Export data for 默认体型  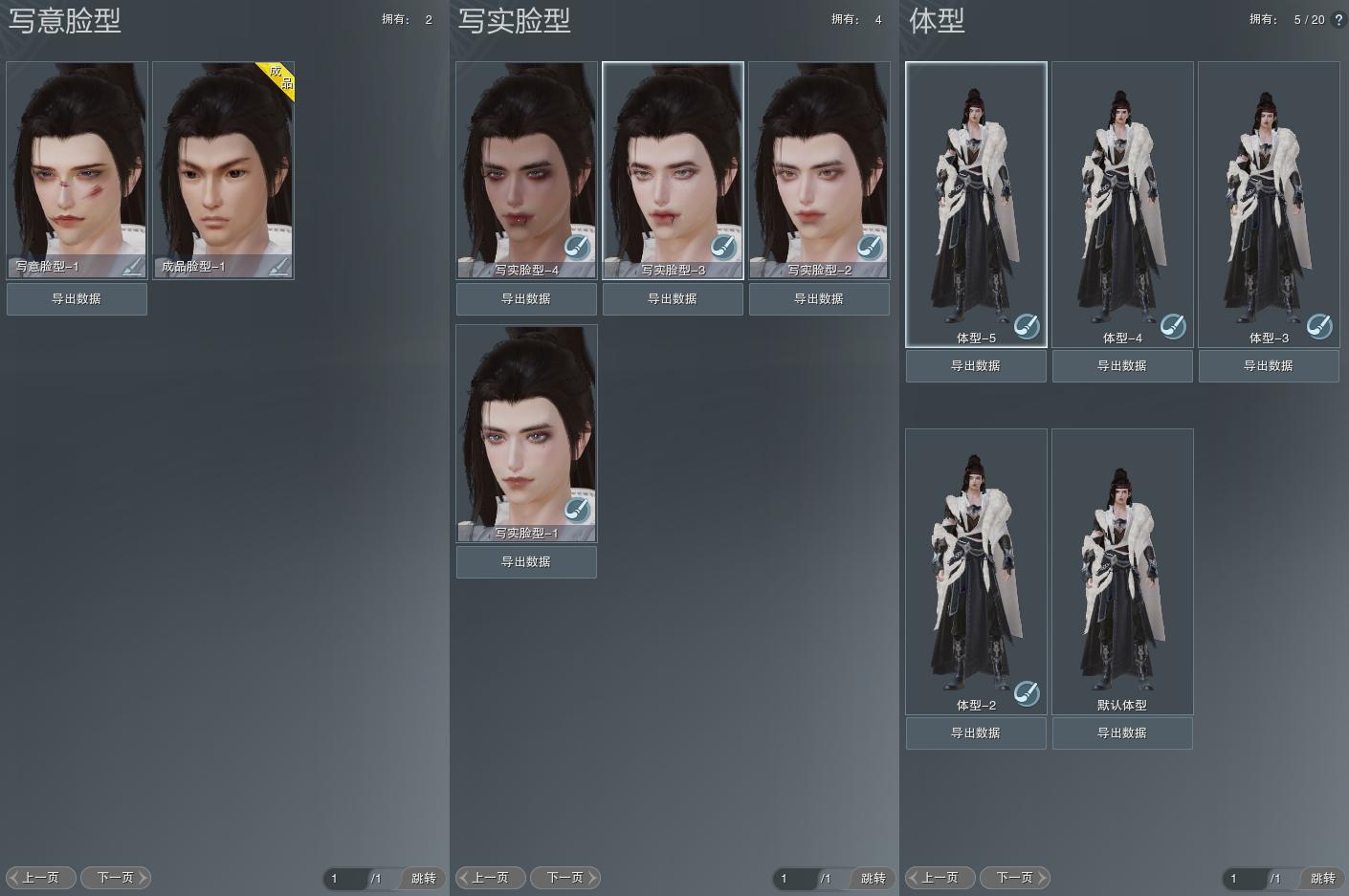1122,732
